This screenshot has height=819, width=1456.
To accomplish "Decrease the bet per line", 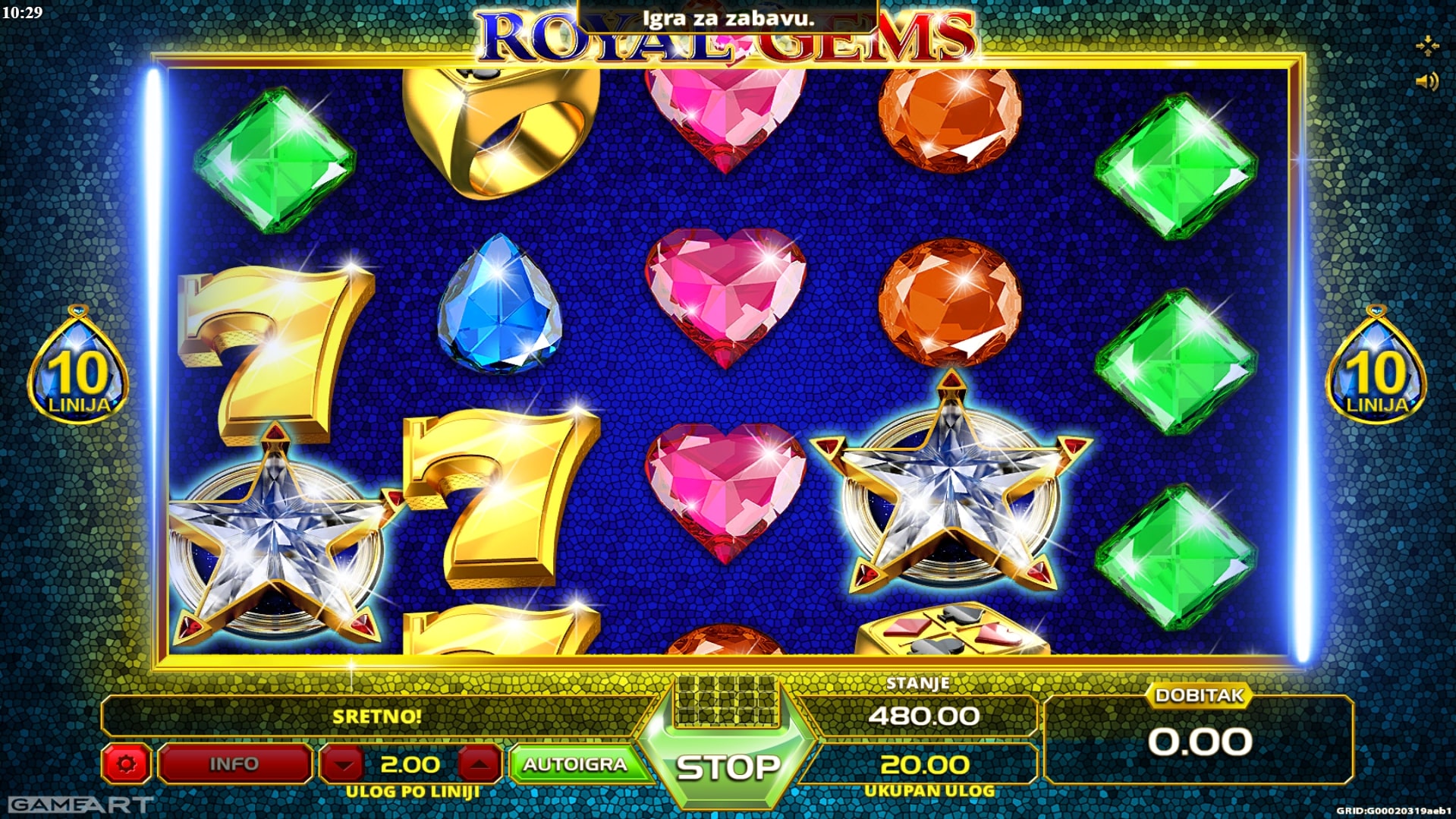I will pyautogui.click(x=344, y=764).
